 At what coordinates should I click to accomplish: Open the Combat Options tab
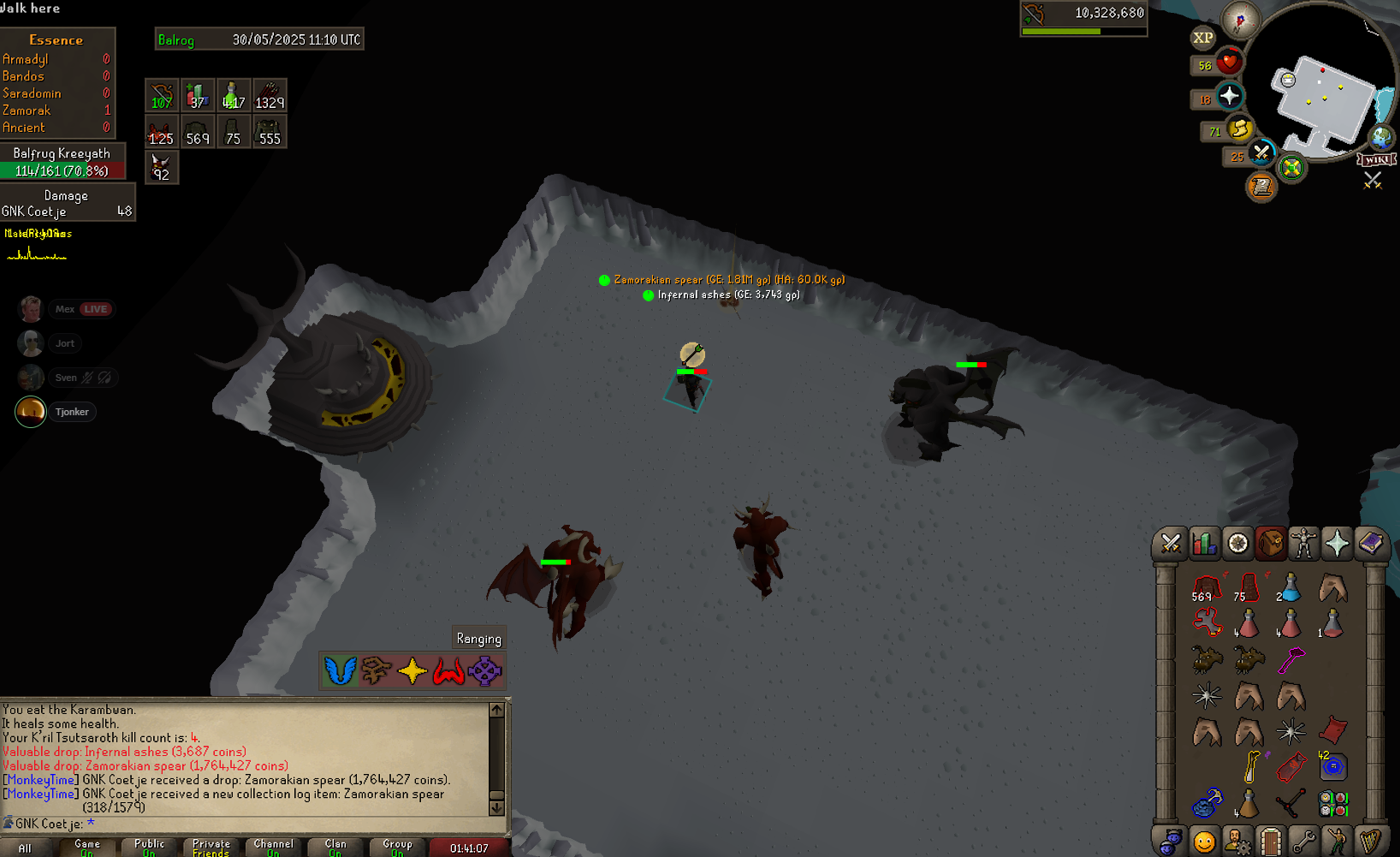tap(1170, 544)
